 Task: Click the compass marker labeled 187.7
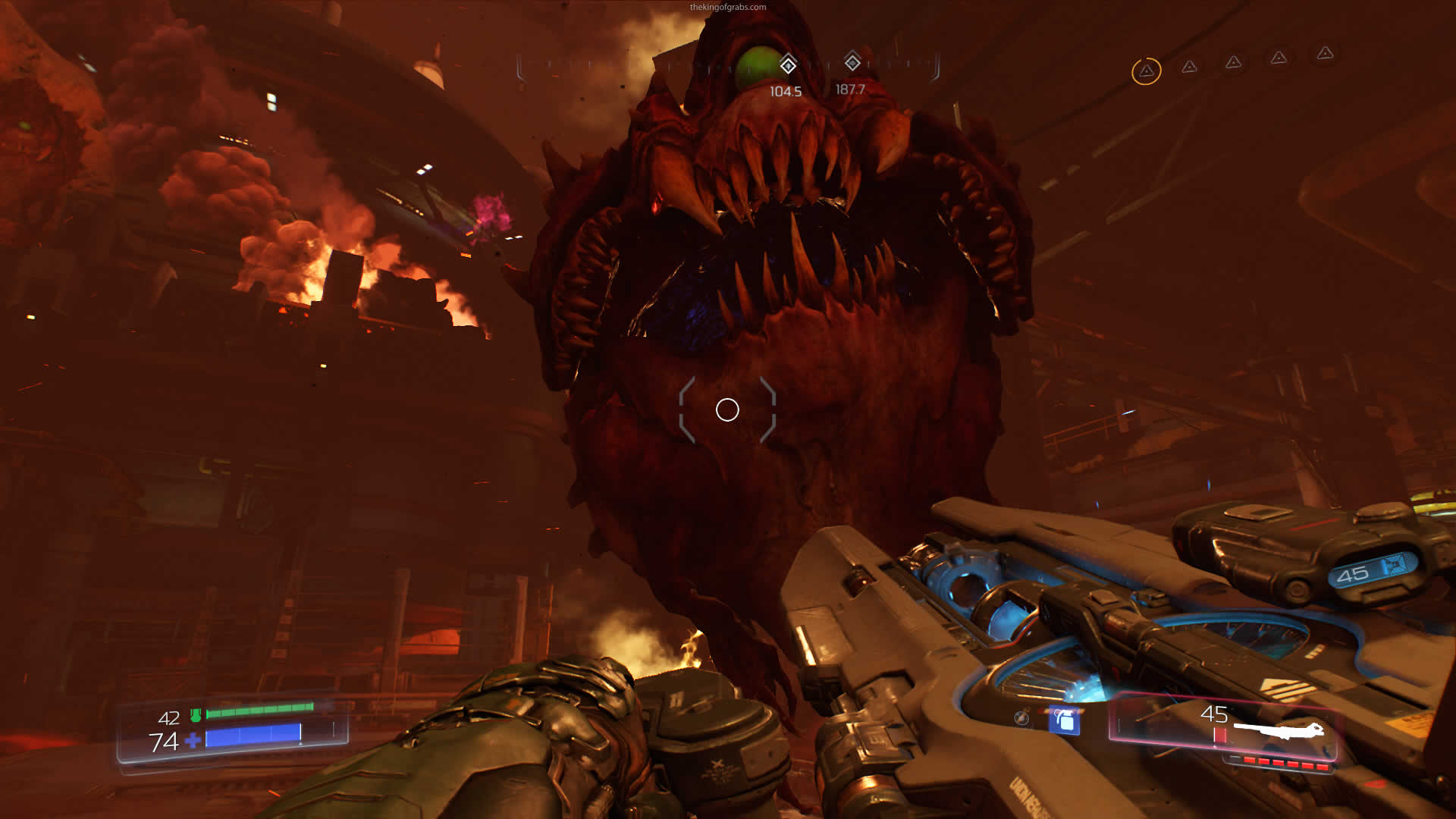pyautogui.click(x=852, y=62)
